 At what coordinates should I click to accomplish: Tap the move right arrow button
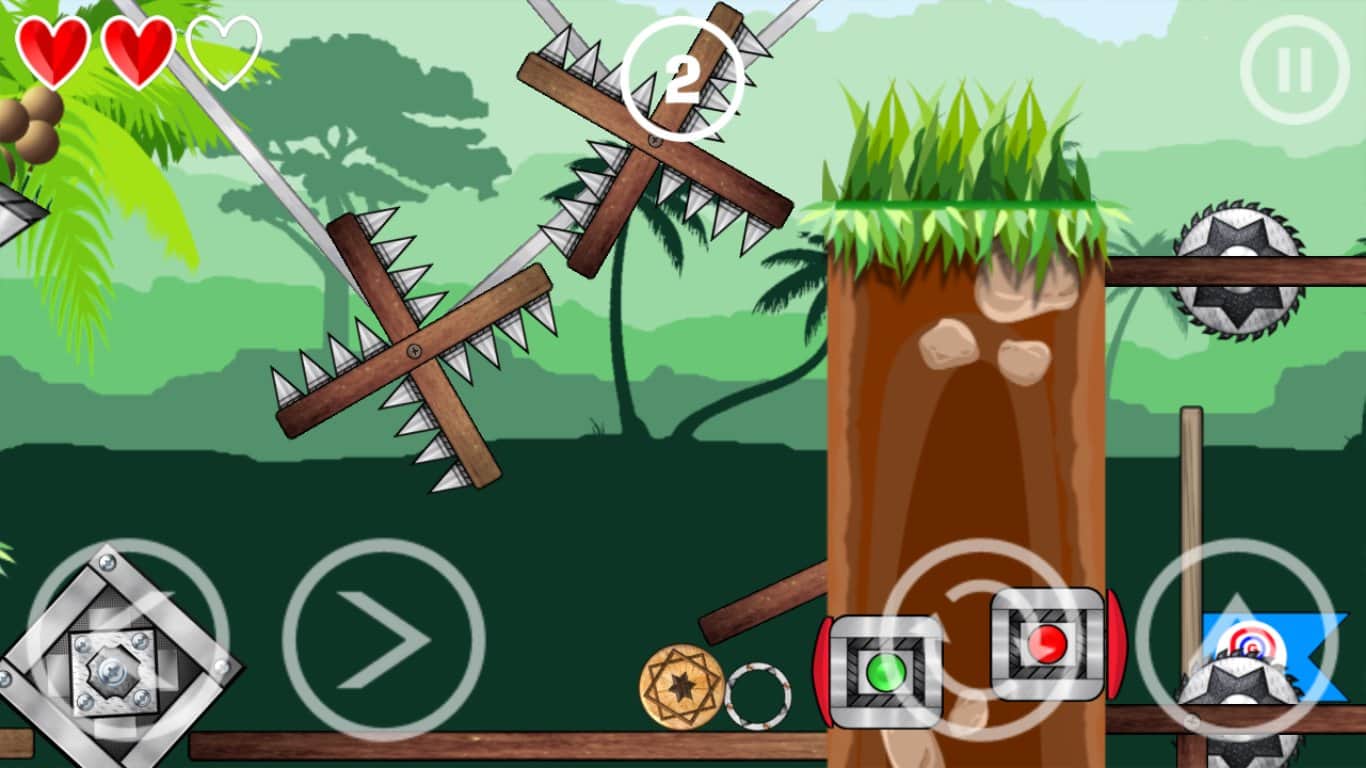(384, 640)
